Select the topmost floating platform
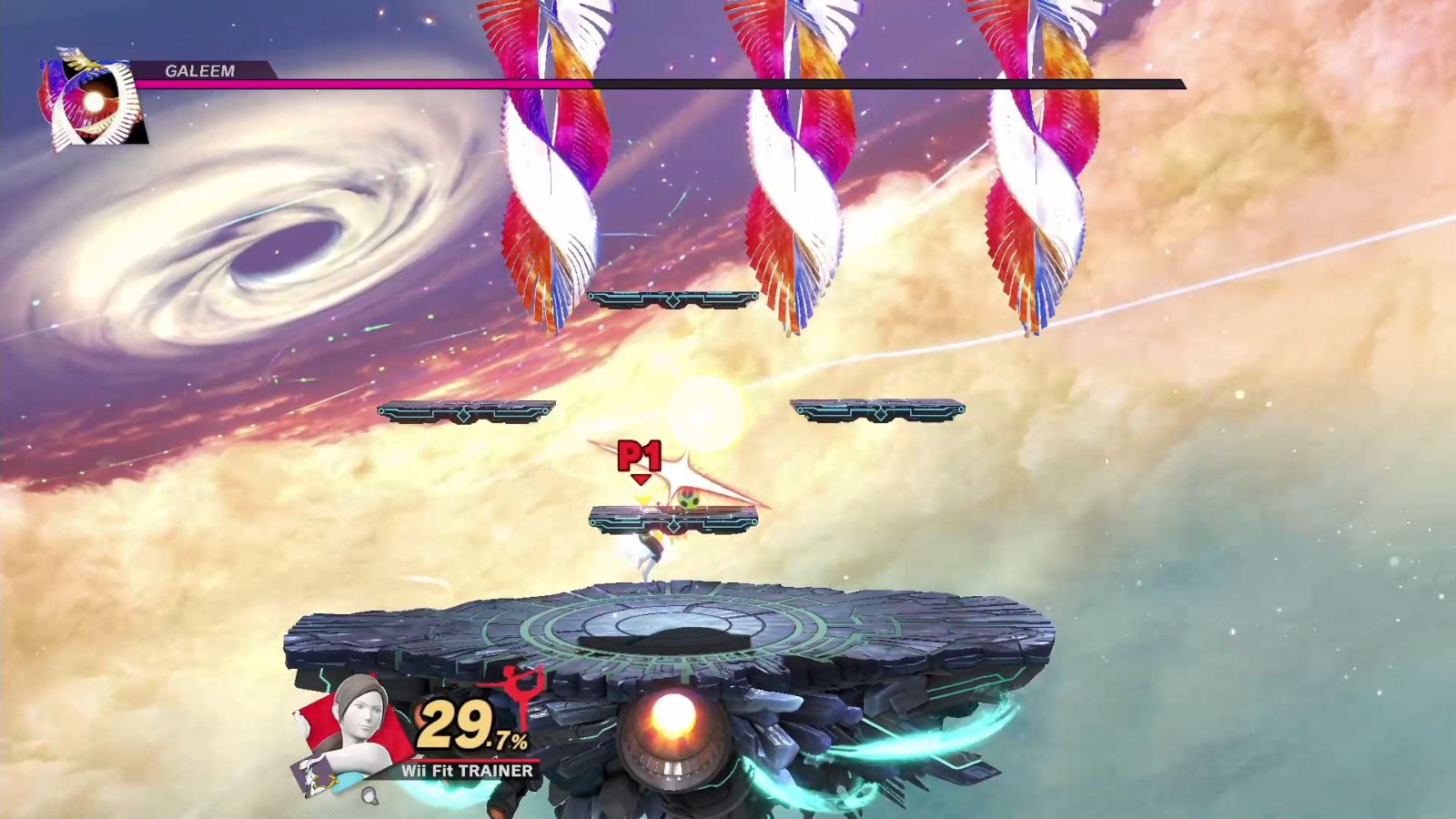 coord(673,296)
